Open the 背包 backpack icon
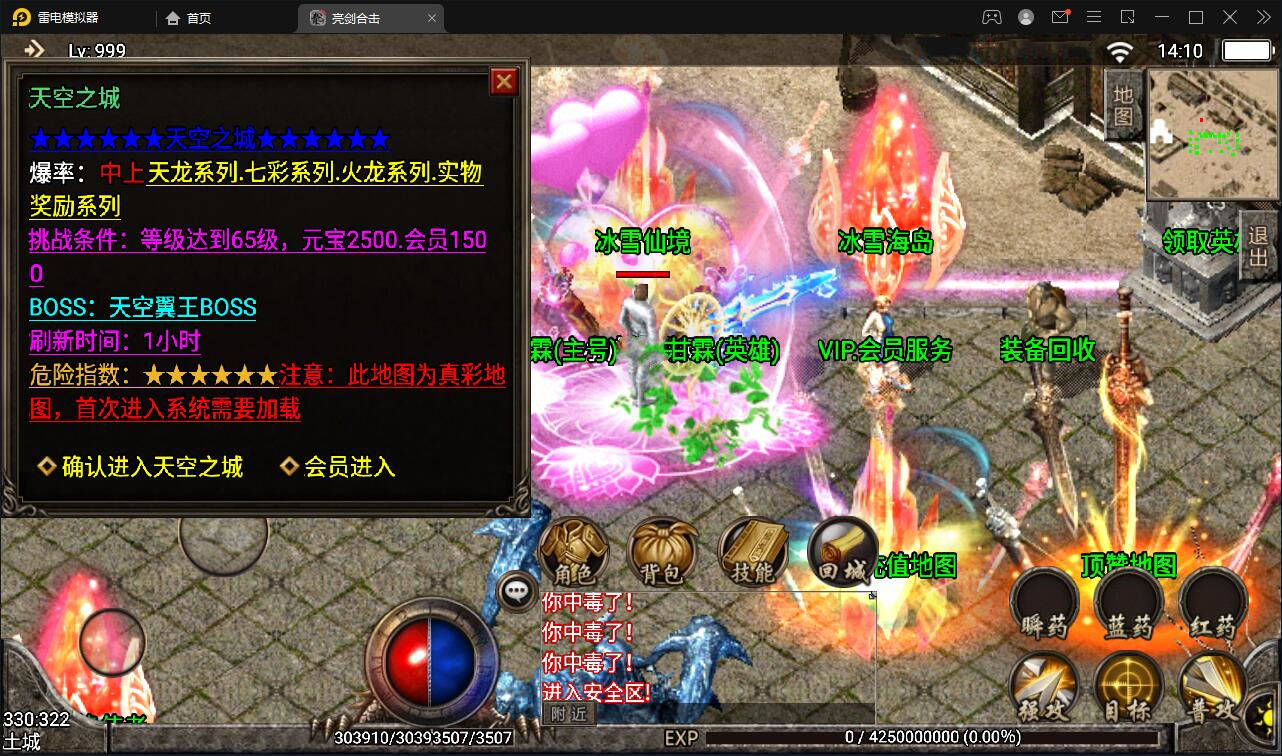Image resolution: width=1282 pixels, height=756 pixels. pyautogui.click(x=663, y=555)
